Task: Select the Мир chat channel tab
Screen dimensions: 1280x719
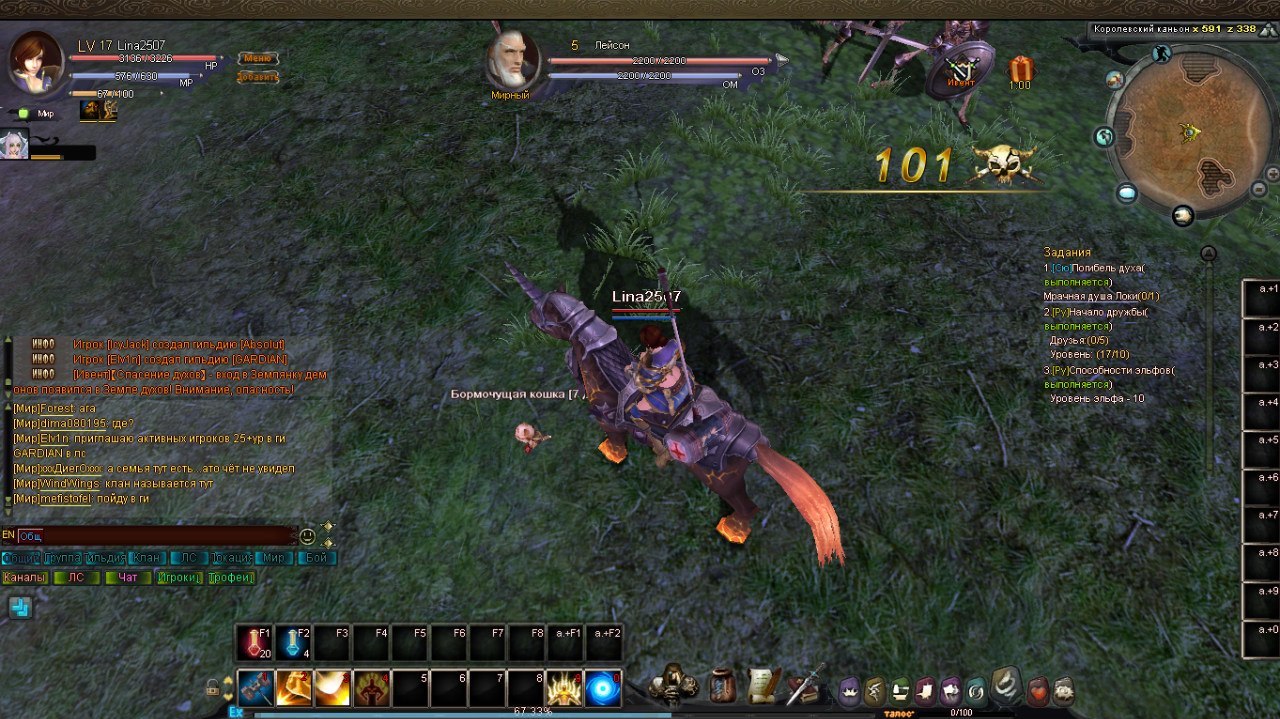Action: (x=273, y=558)
